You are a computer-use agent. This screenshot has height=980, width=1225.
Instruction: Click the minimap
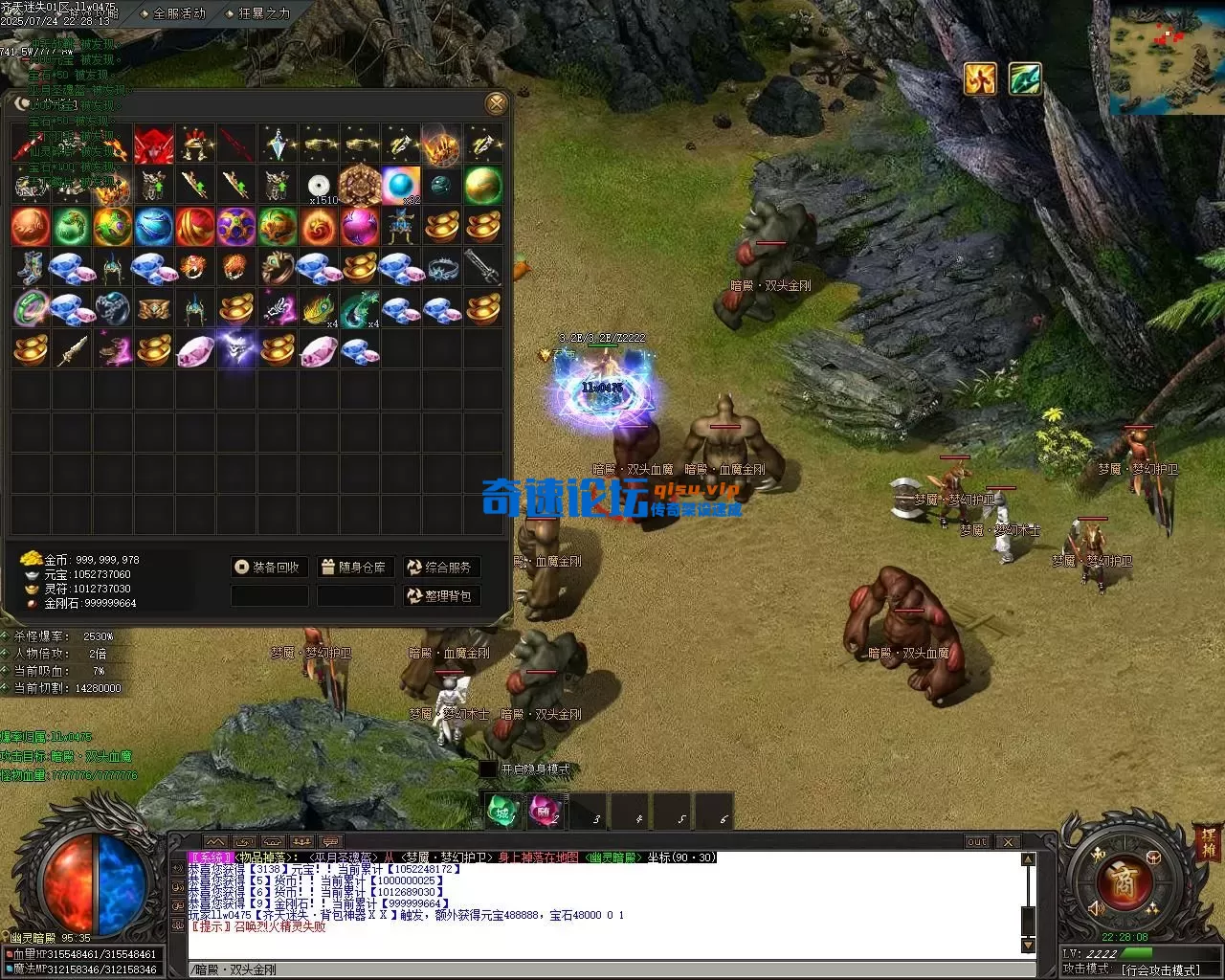pos(1167,57)
